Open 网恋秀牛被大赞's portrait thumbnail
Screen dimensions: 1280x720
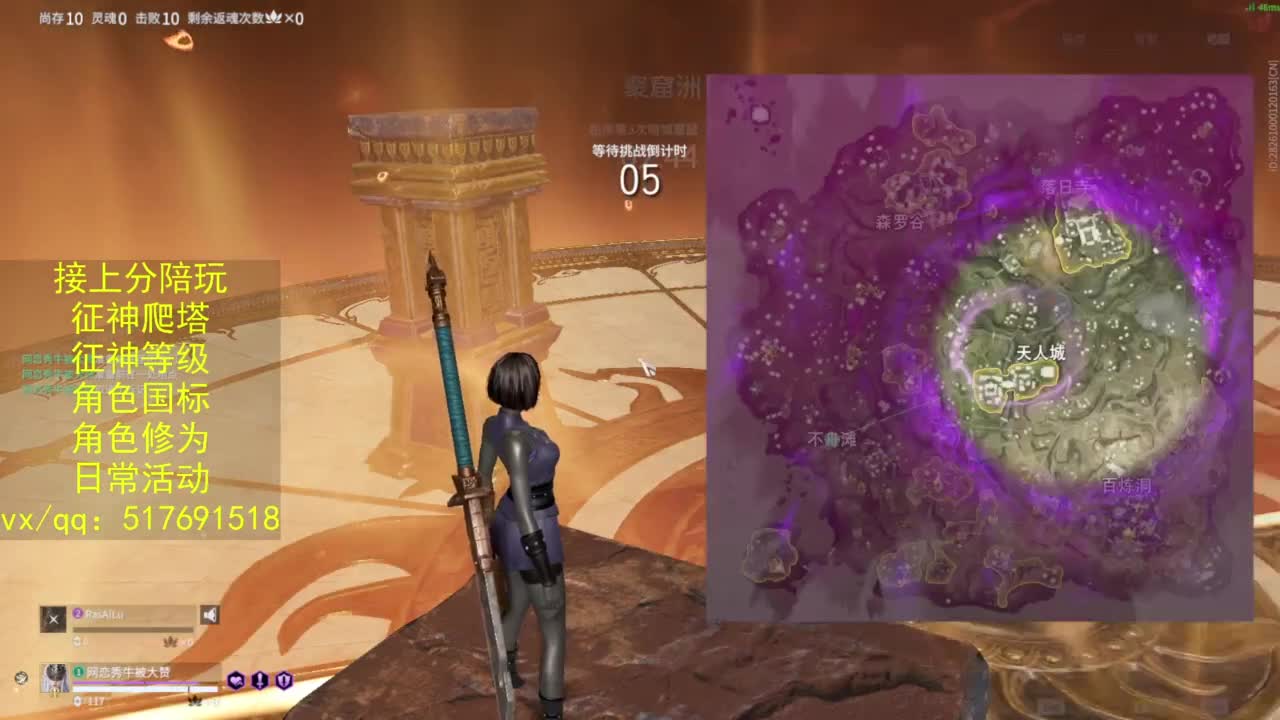55,678
